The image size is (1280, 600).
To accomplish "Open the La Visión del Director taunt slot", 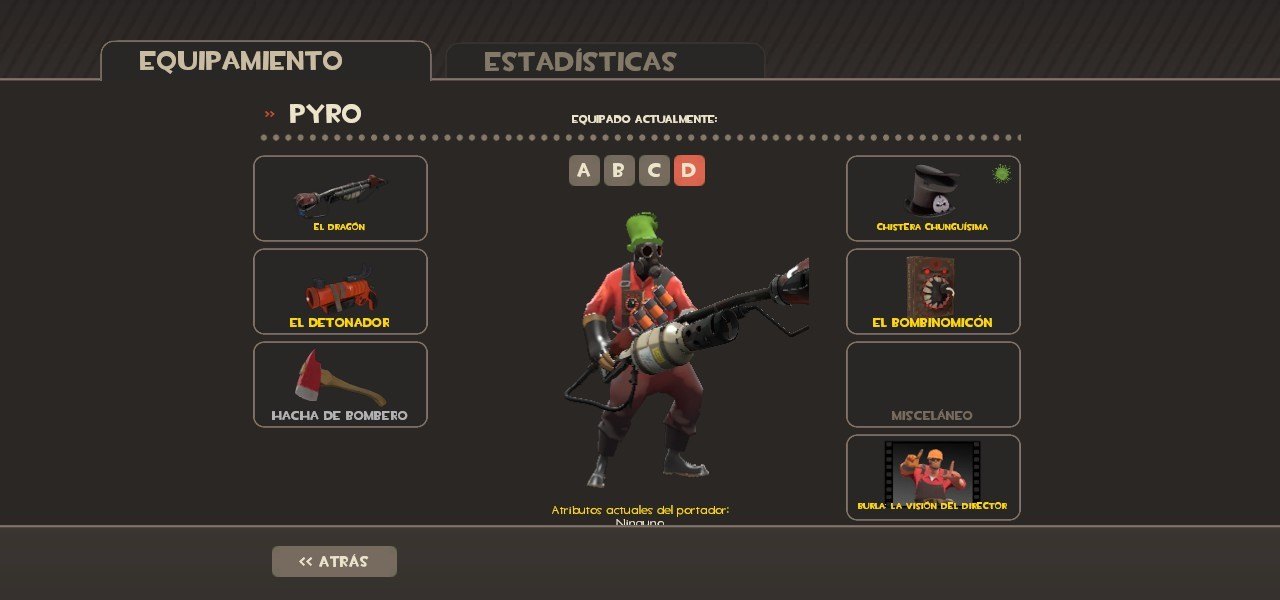I will click(x=933, y=477).
